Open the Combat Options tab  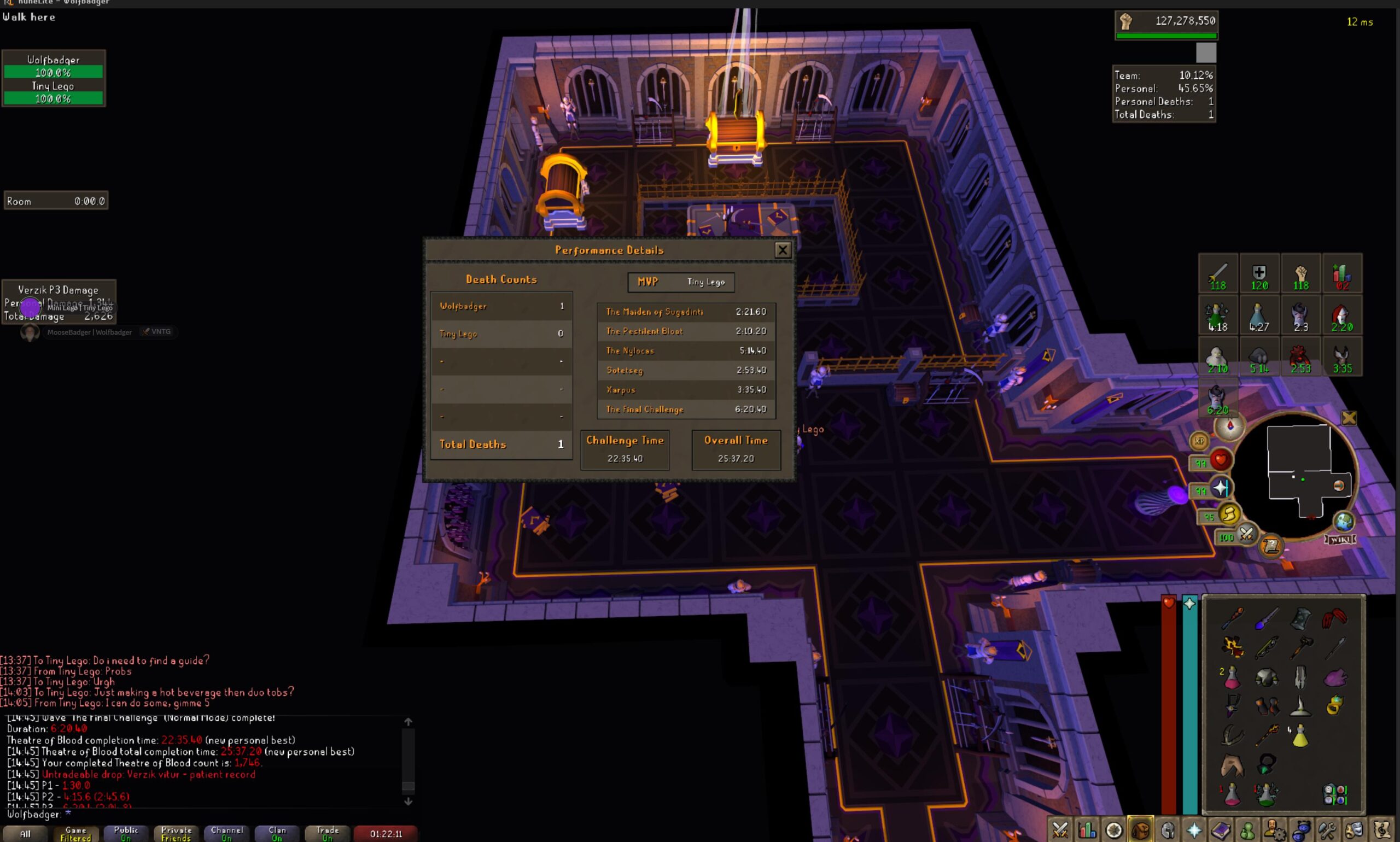(1059, 830)
